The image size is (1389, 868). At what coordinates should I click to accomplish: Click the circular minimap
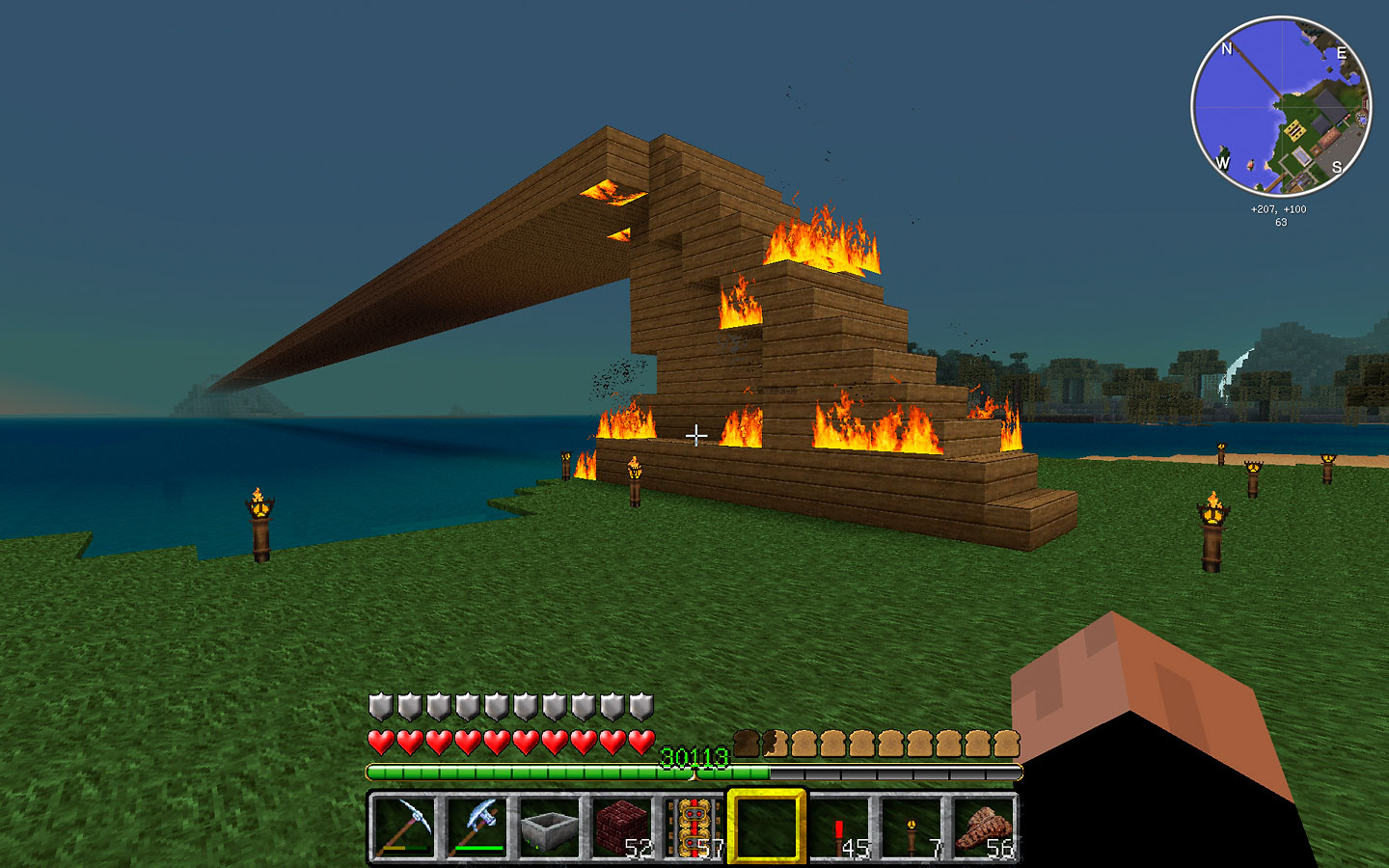1281,107
